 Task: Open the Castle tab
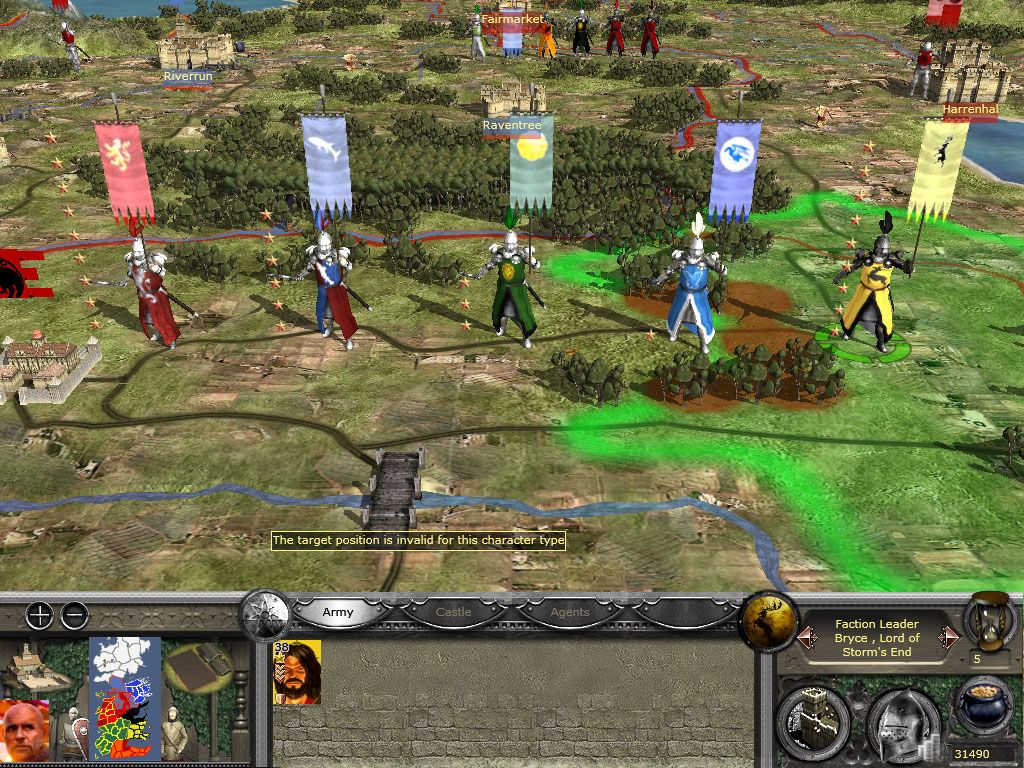pyautogui.click(x=453, y=611)
